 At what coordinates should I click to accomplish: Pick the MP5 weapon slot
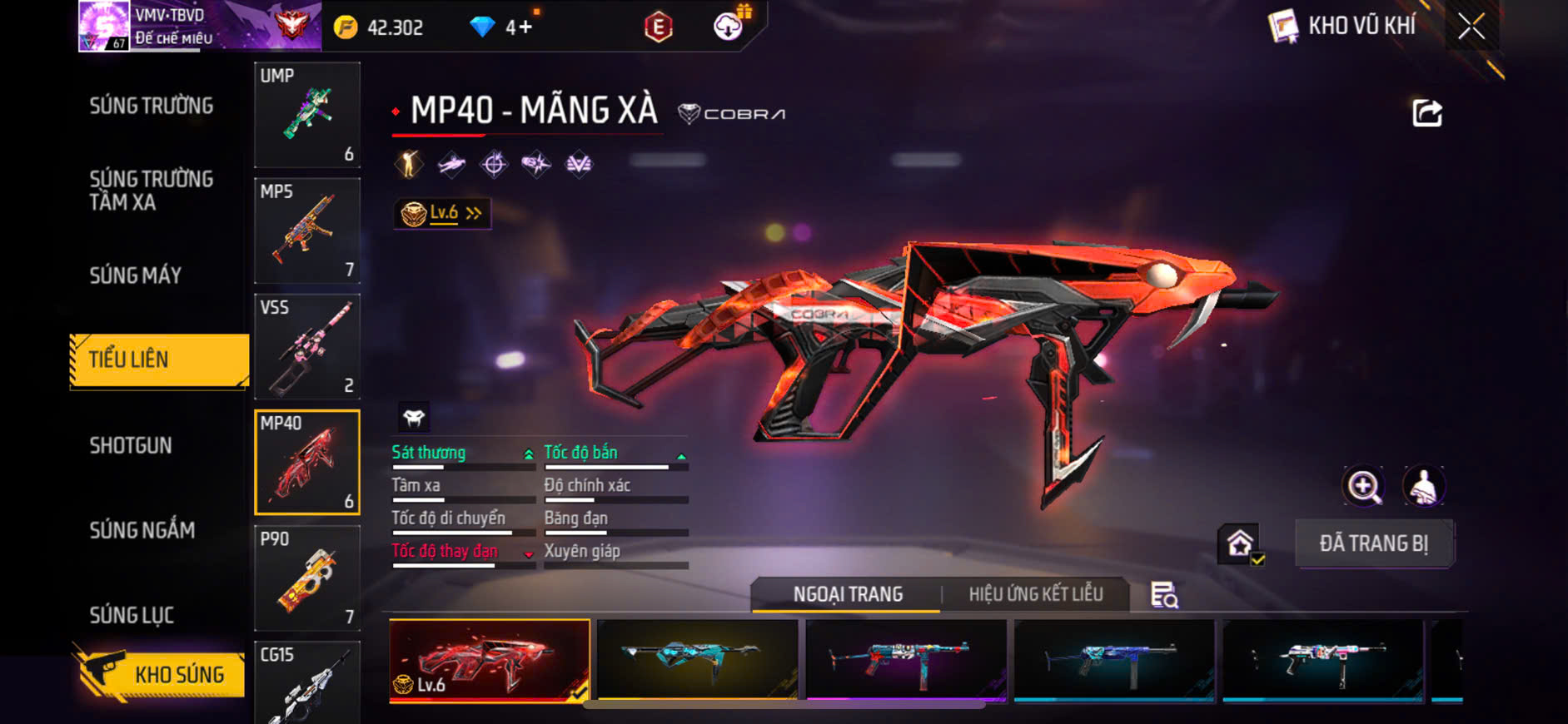[307, 231]
